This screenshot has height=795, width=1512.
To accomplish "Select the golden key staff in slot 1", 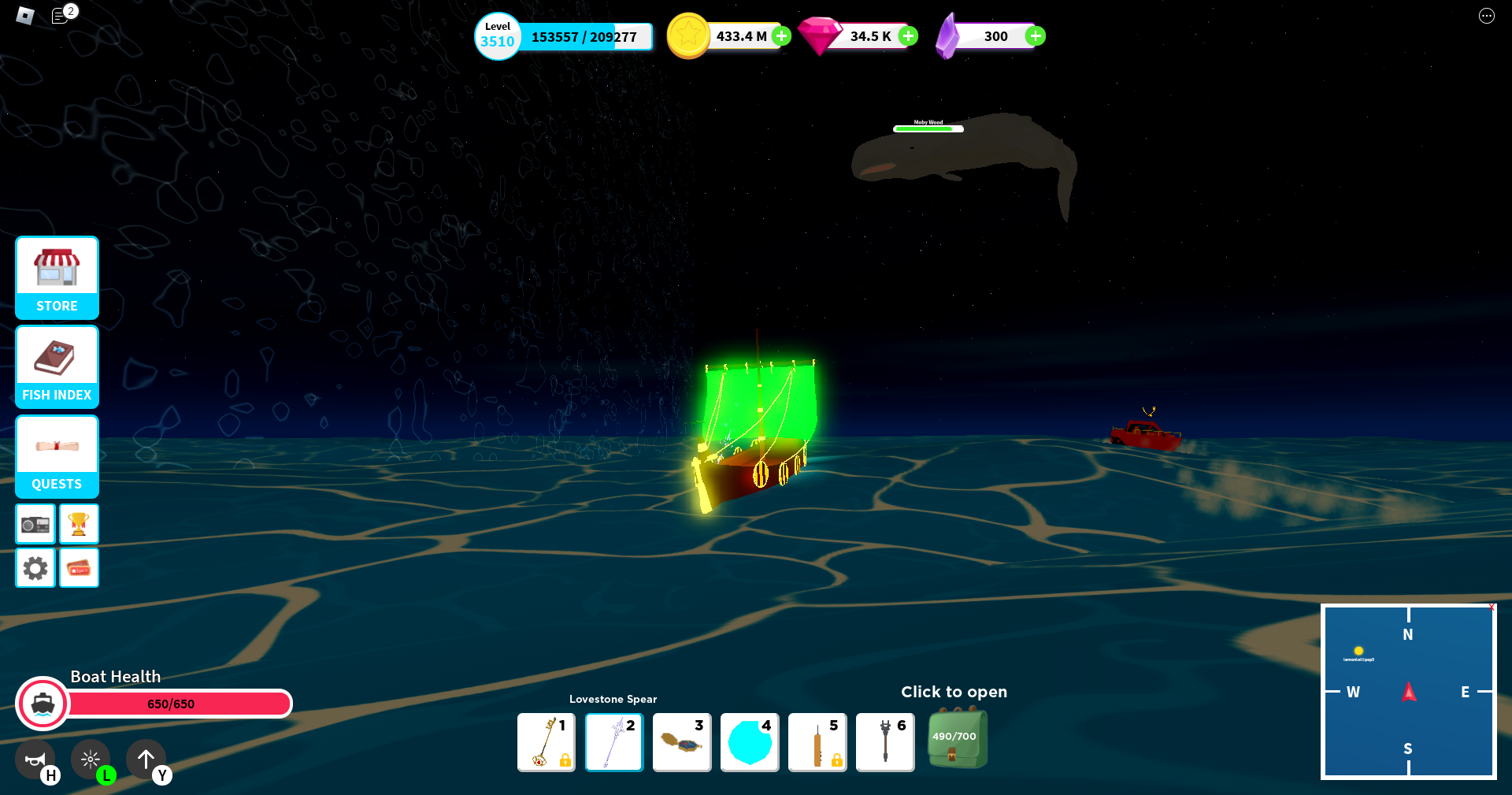I will (x=547, y=742).
